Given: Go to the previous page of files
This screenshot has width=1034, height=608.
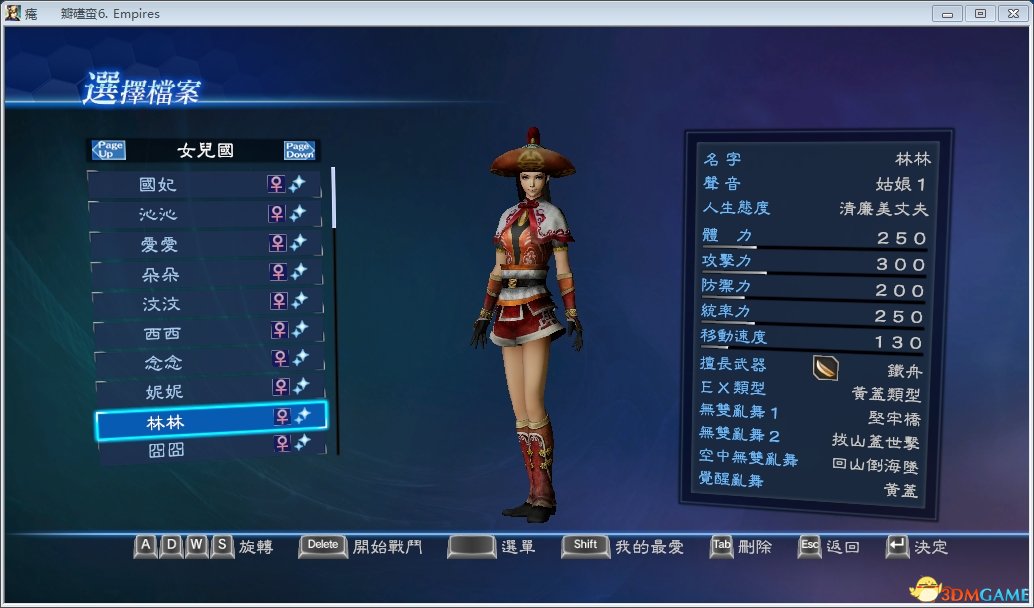Looking at the screenshot, I should [x=108, y=150].
